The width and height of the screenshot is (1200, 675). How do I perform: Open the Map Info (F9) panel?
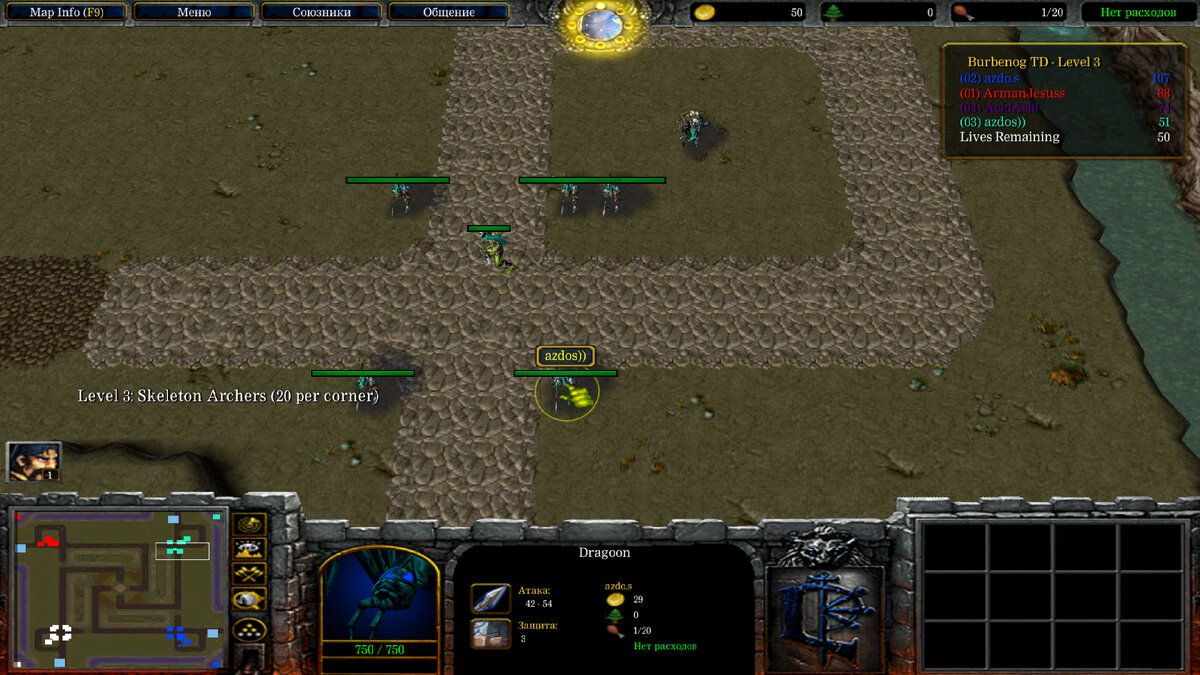(65, 12)
